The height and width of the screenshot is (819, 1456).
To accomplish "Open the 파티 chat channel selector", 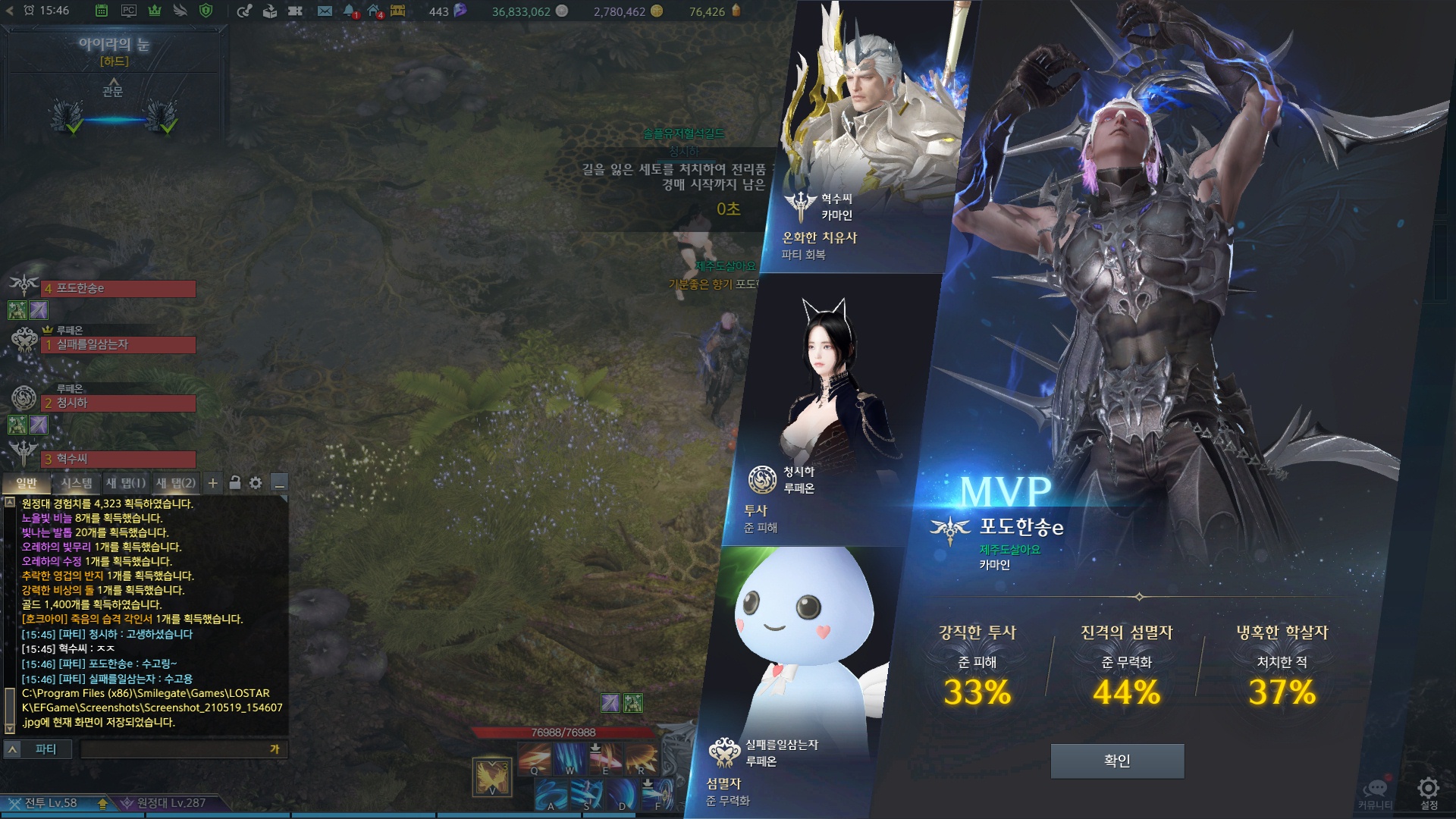I will (37, 749).
